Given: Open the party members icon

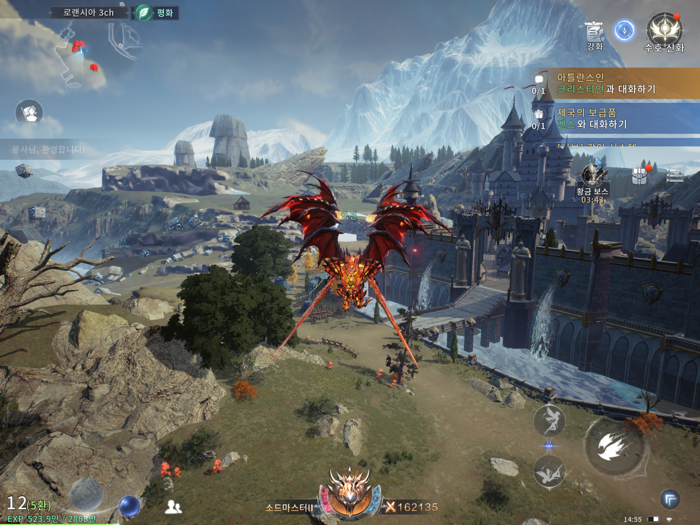Looking at the screenshot, I should [173, 506].
